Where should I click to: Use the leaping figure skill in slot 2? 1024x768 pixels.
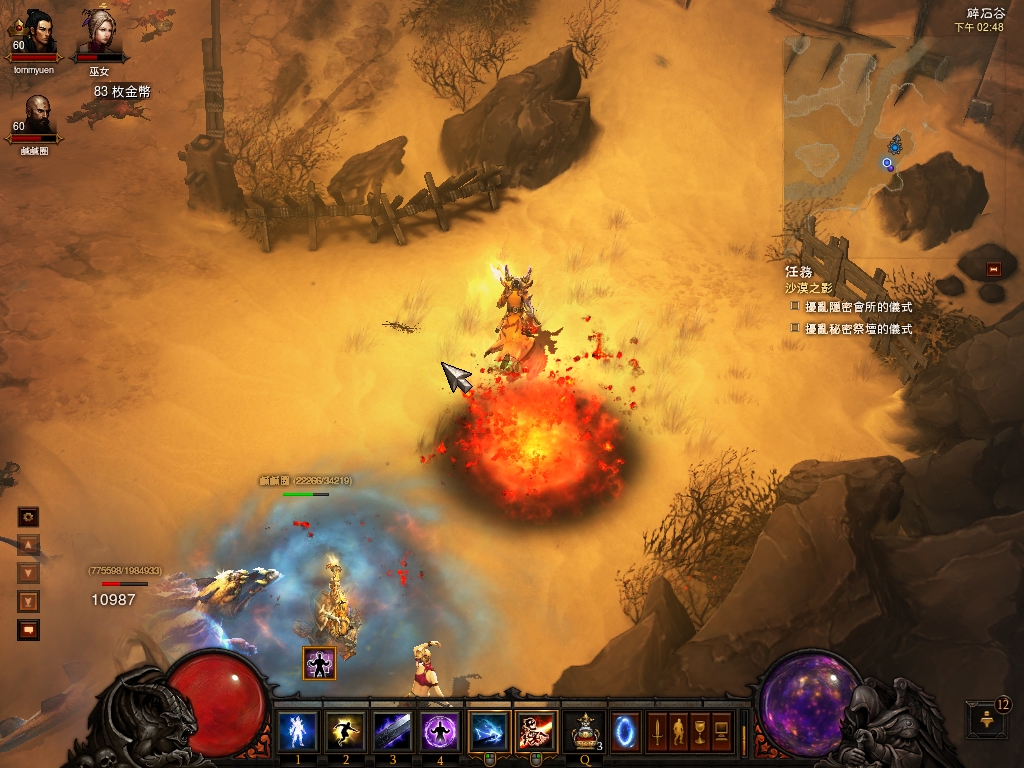345,731
